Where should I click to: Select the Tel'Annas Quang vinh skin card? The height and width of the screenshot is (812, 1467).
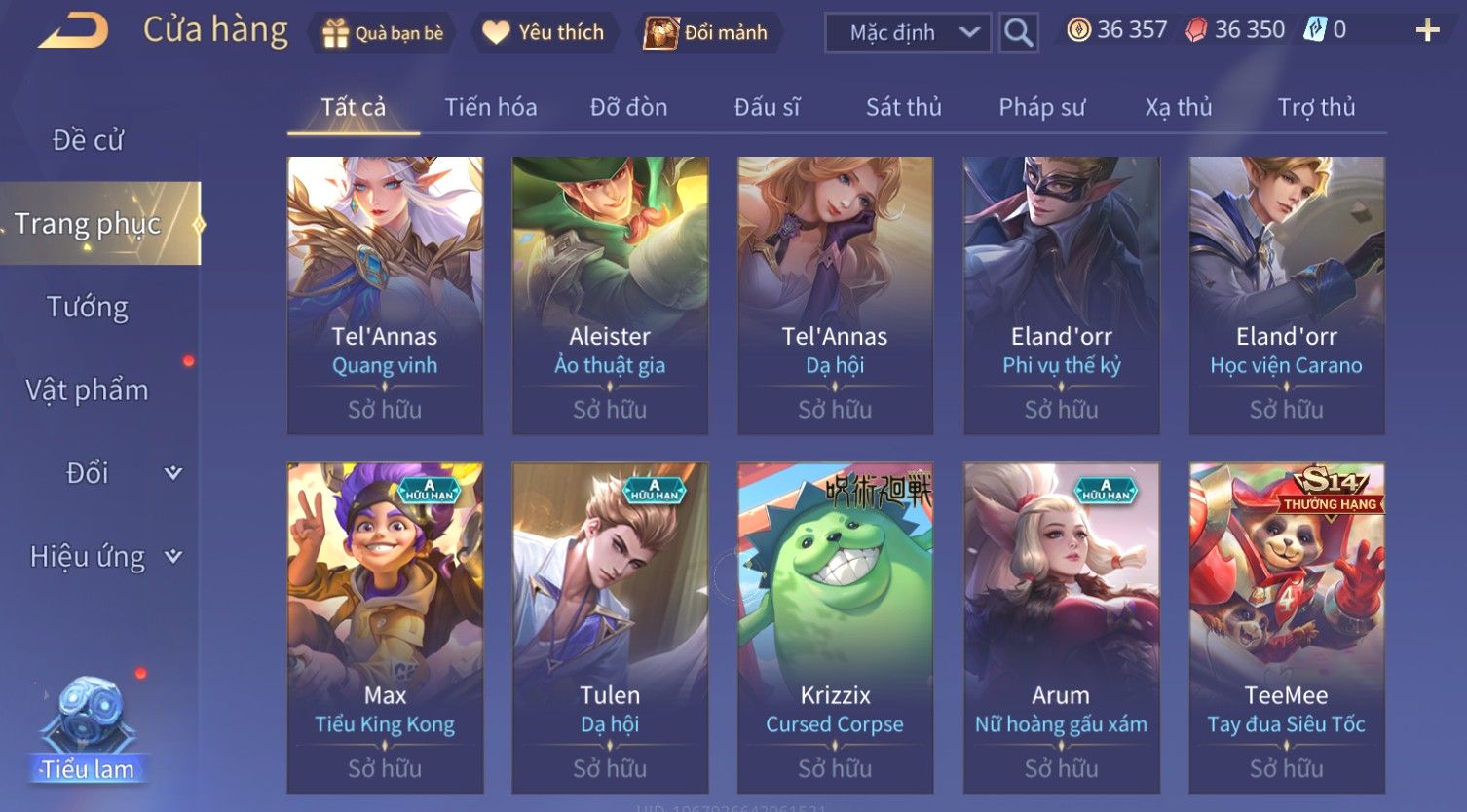385,295
